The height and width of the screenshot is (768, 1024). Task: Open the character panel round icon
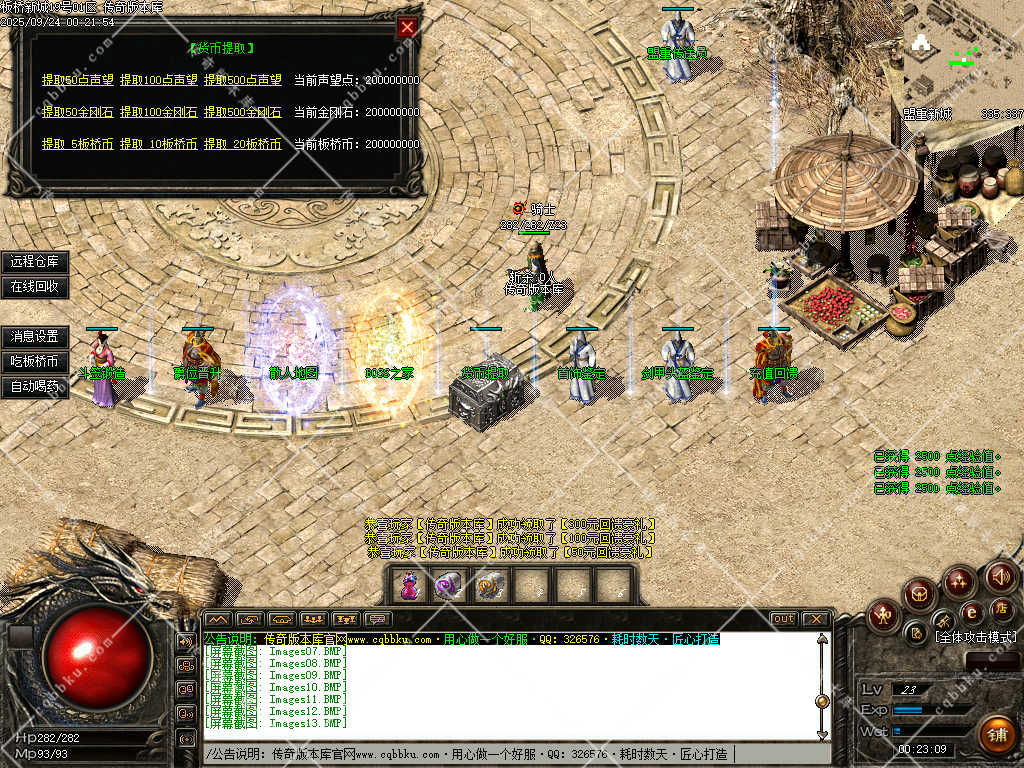884,614
